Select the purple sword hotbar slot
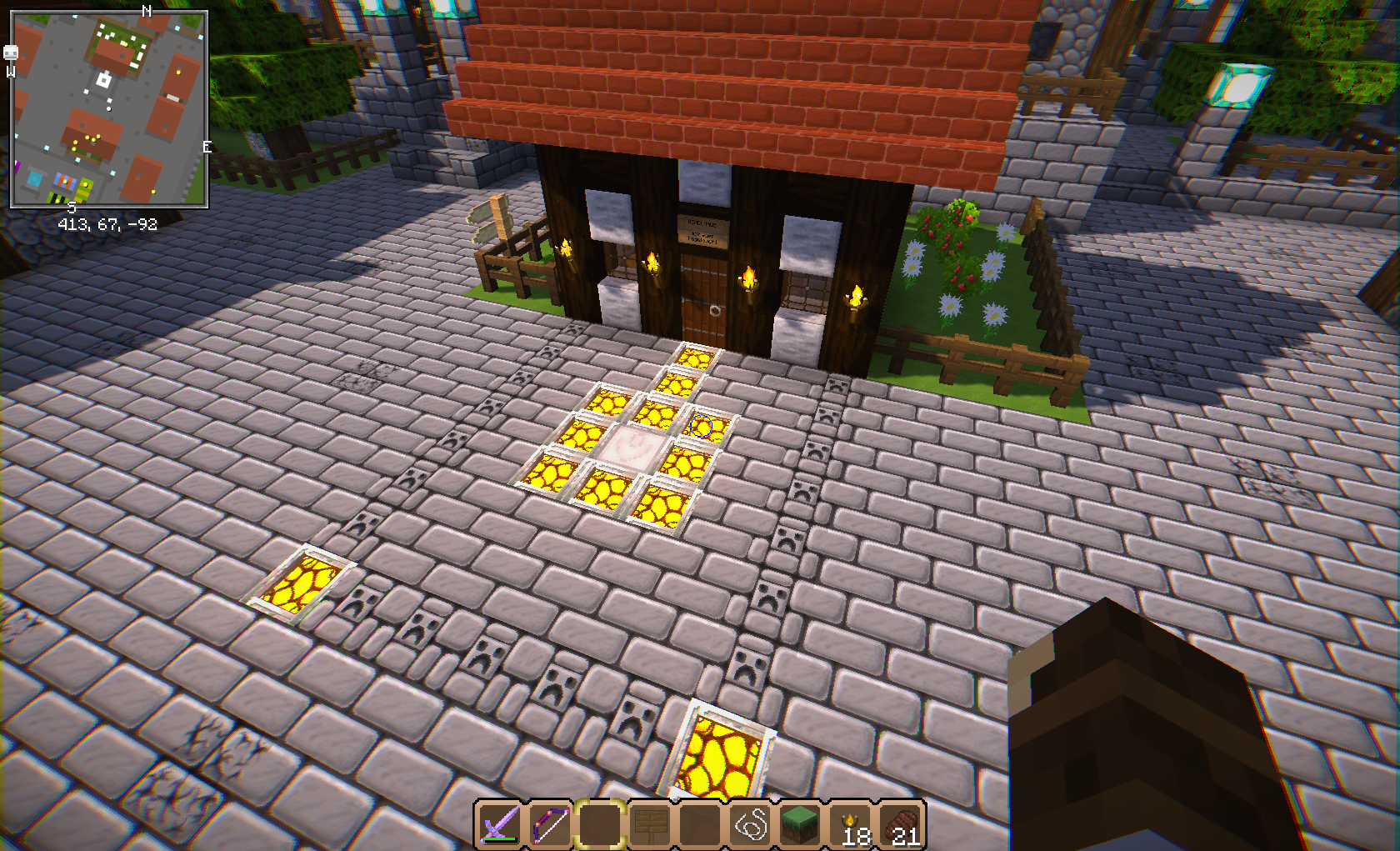Viewport: 1400px width, 851px height. 499,825
